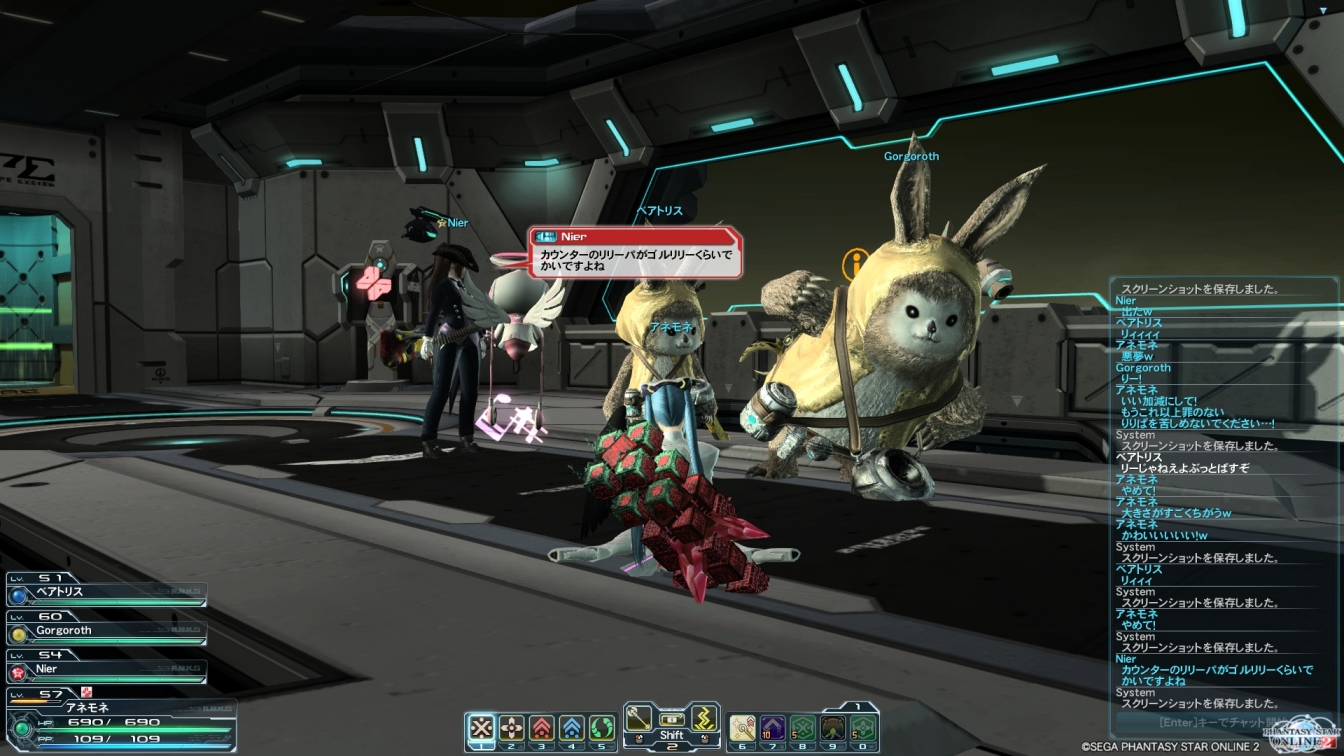Use the blue chevron skill in slot 4
Screen dimensions: 1344x756
tap(571, 728)
